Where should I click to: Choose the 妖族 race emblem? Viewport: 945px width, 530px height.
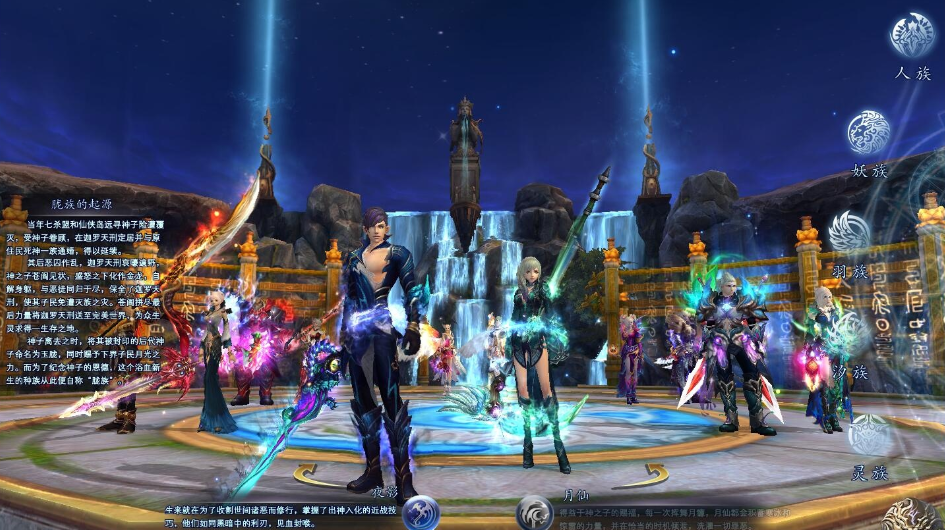(x=868, y=133)
